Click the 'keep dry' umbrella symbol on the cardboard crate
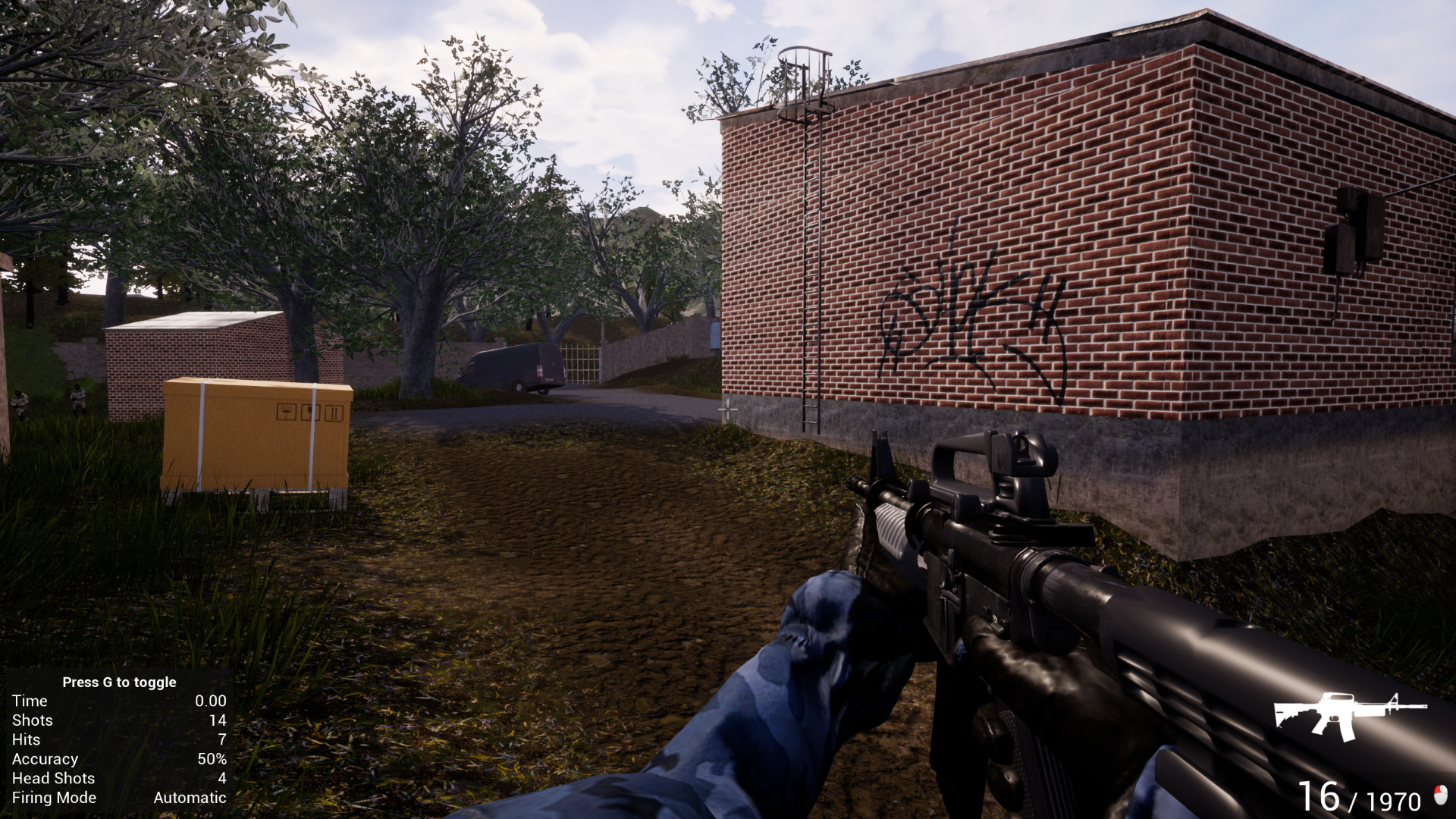 [x=285, y=412]
